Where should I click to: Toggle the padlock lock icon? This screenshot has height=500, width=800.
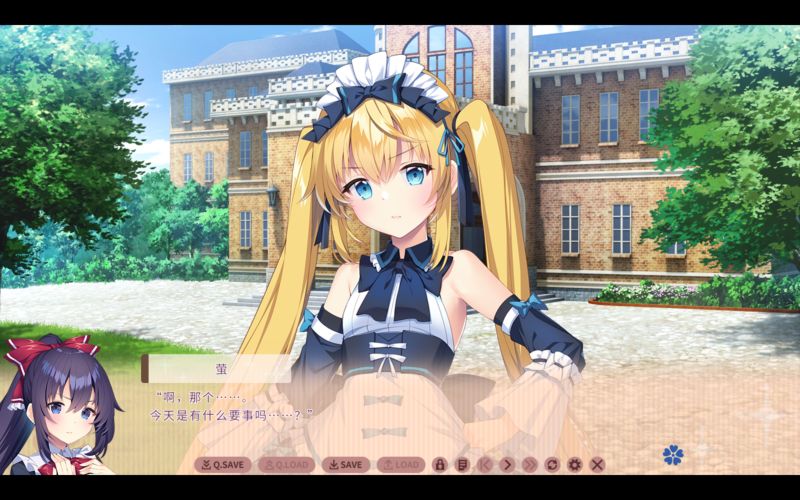(x=440, y=464)
